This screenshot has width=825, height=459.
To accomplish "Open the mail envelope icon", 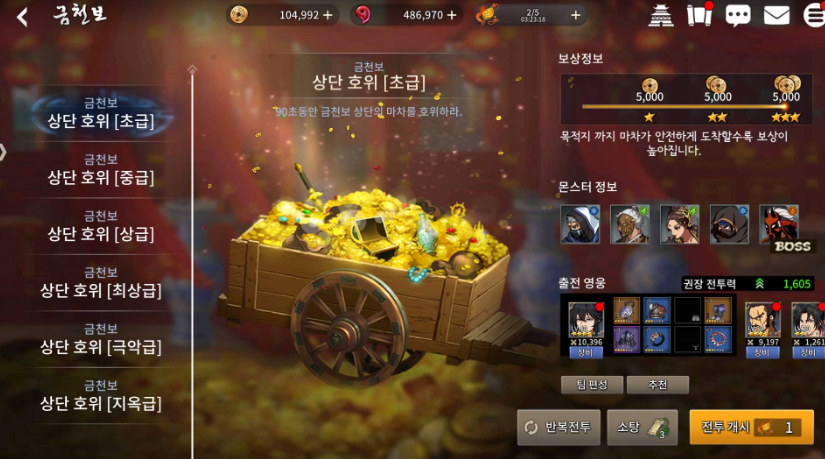I will click(x=776, y=15).
